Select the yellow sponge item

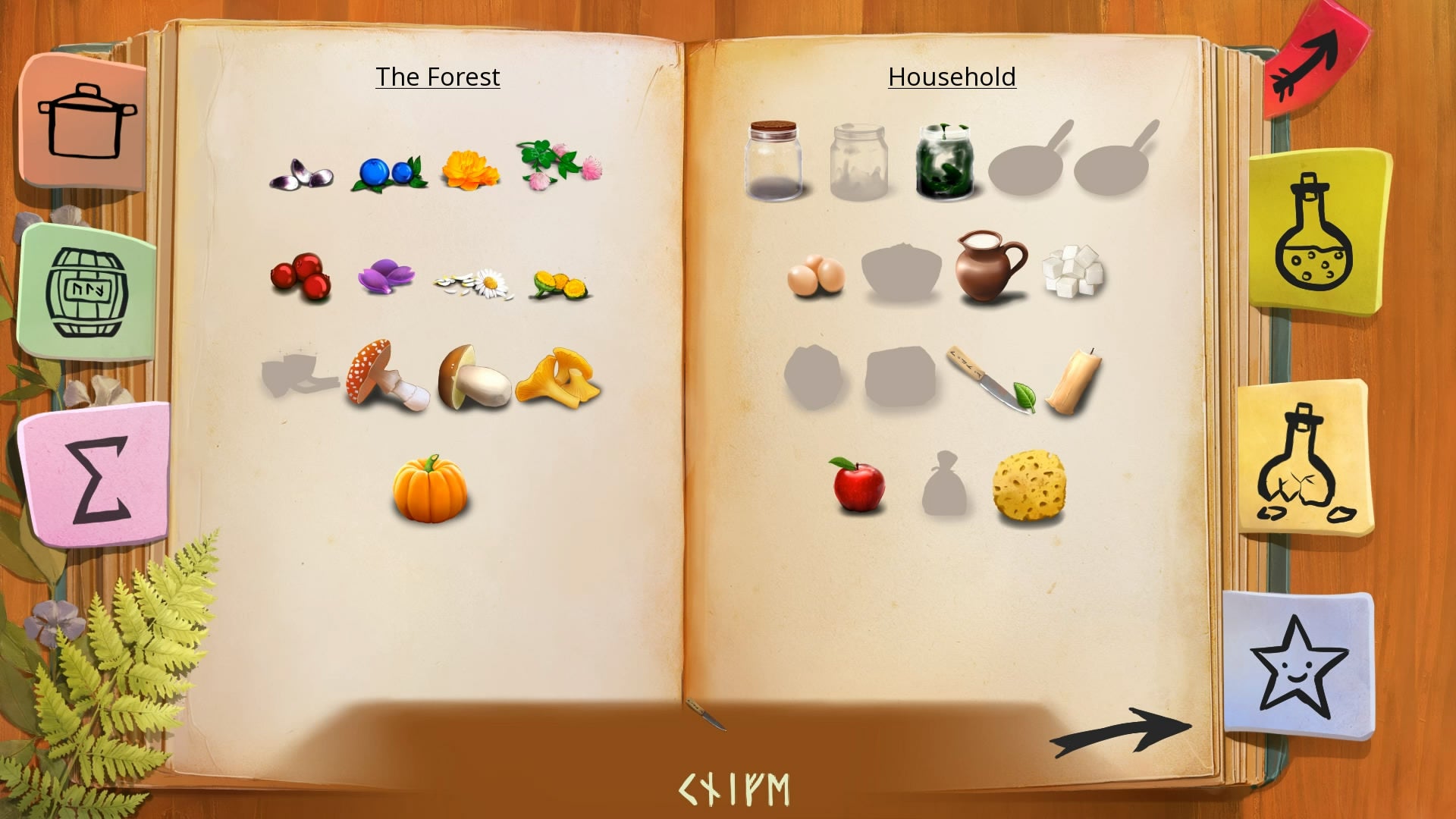coord(1029,486)
